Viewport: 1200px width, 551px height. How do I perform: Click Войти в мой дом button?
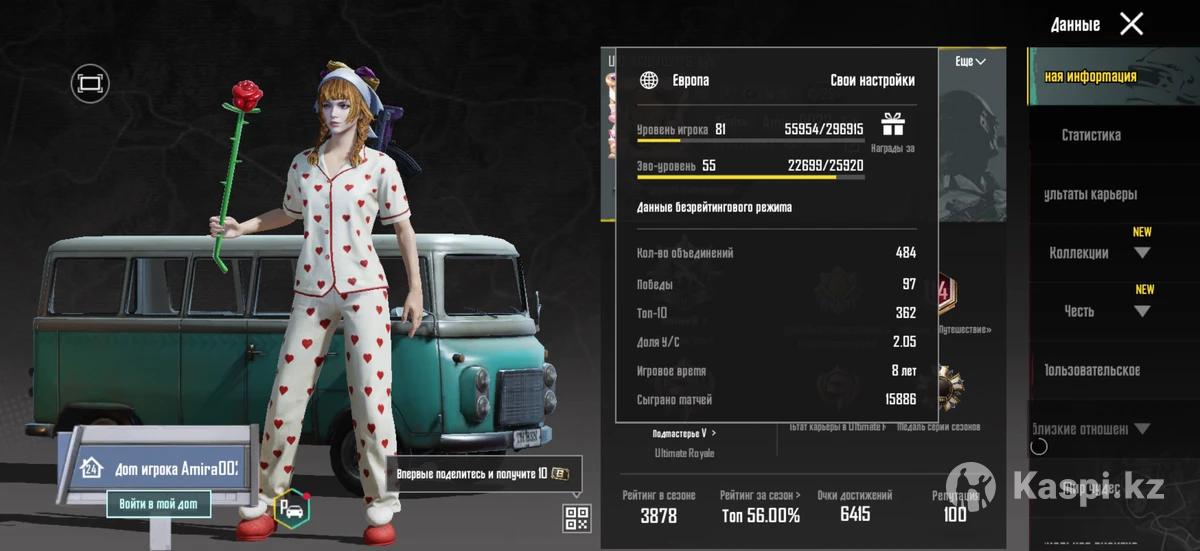click(x=159, y=504)
